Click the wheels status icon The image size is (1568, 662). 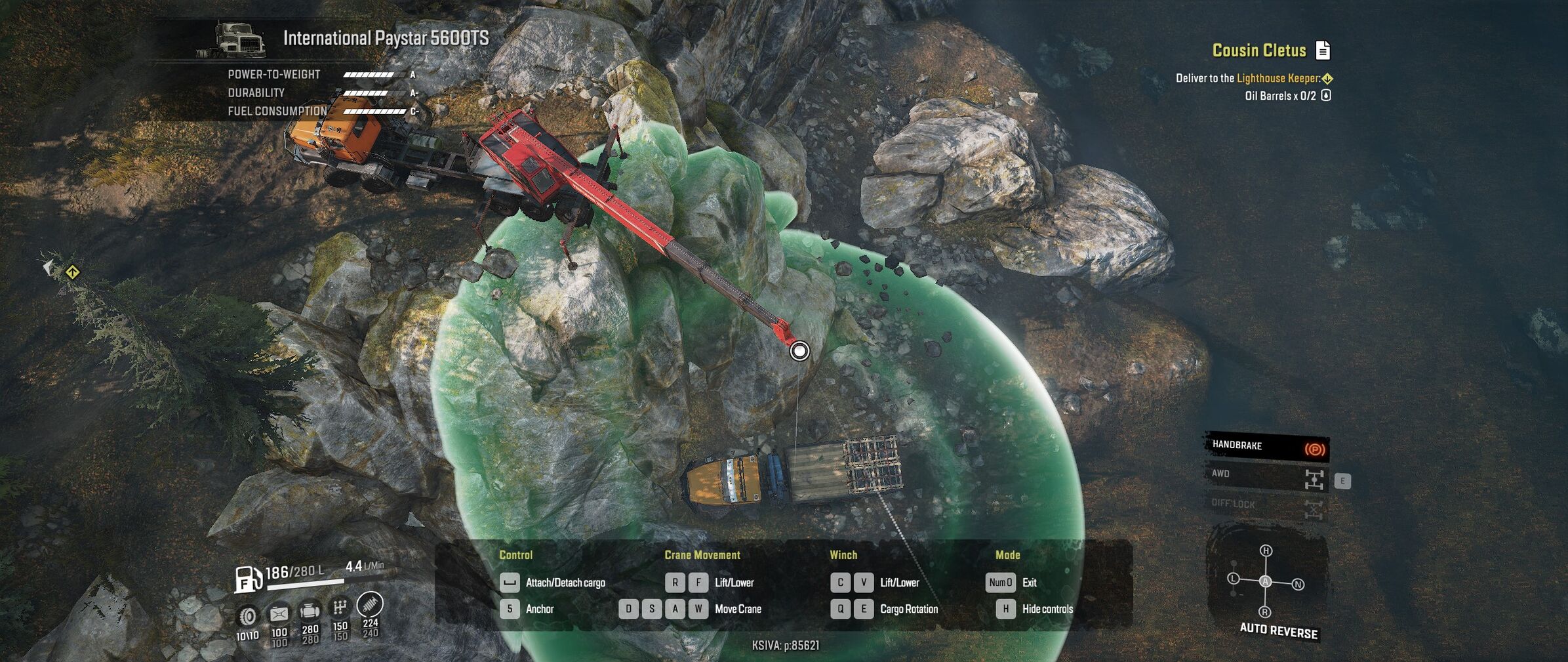pos(248,616)
